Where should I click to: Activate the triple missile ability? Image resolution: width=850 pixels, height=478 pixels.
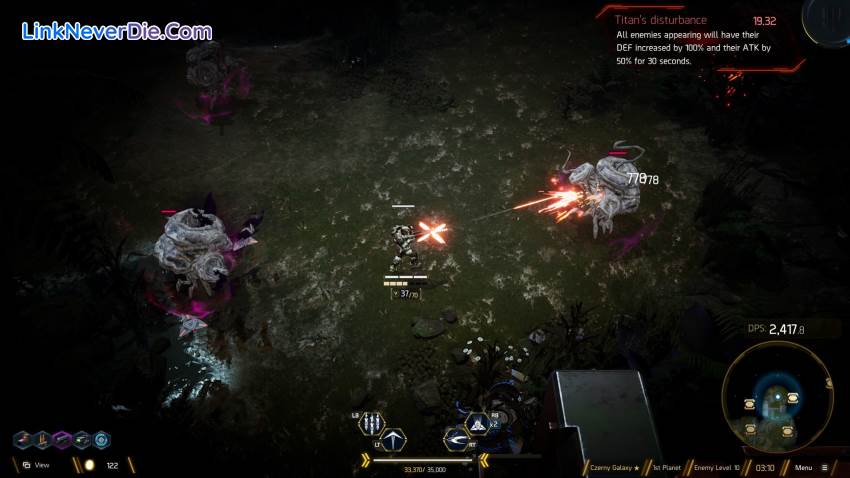[x=372, y=423]
